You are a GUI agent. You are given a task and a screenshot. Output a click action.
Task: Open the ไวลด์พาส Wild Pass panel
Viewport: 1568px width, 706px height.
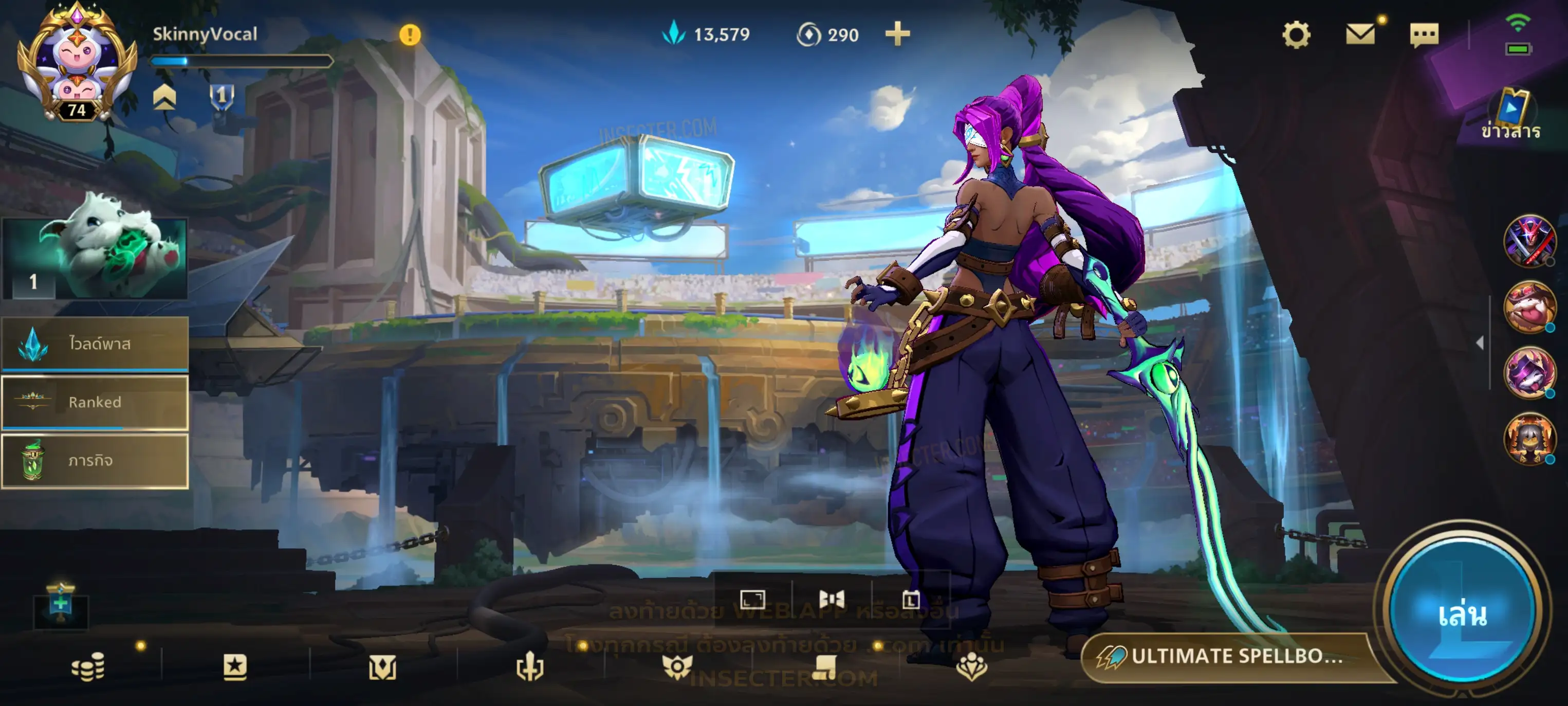coord(95,343)
